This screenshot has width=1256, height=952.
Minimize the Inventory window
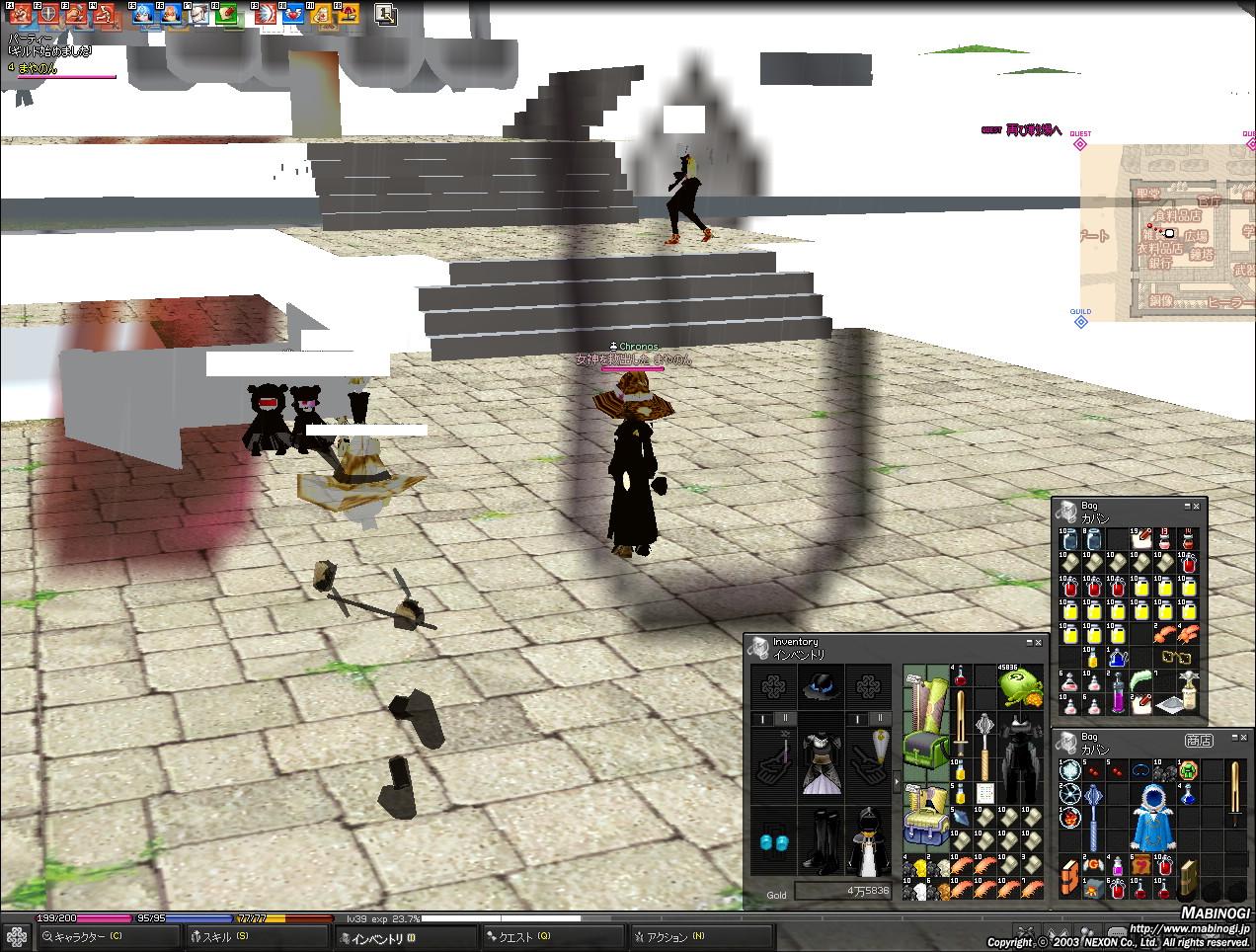[x=1027, y=643]
